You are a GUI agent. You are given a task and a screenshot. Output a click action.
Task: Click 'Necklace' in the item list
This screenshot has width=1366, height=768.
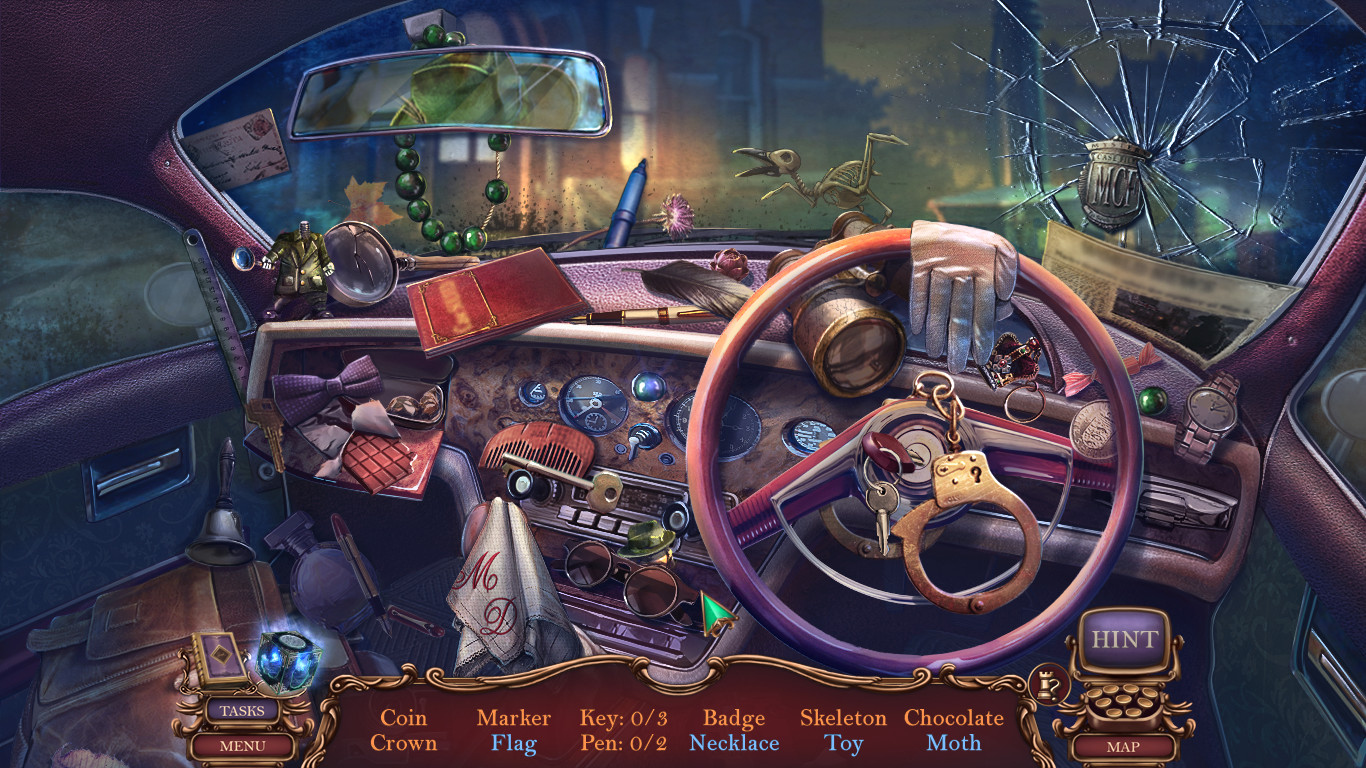[x=734, y=744]
